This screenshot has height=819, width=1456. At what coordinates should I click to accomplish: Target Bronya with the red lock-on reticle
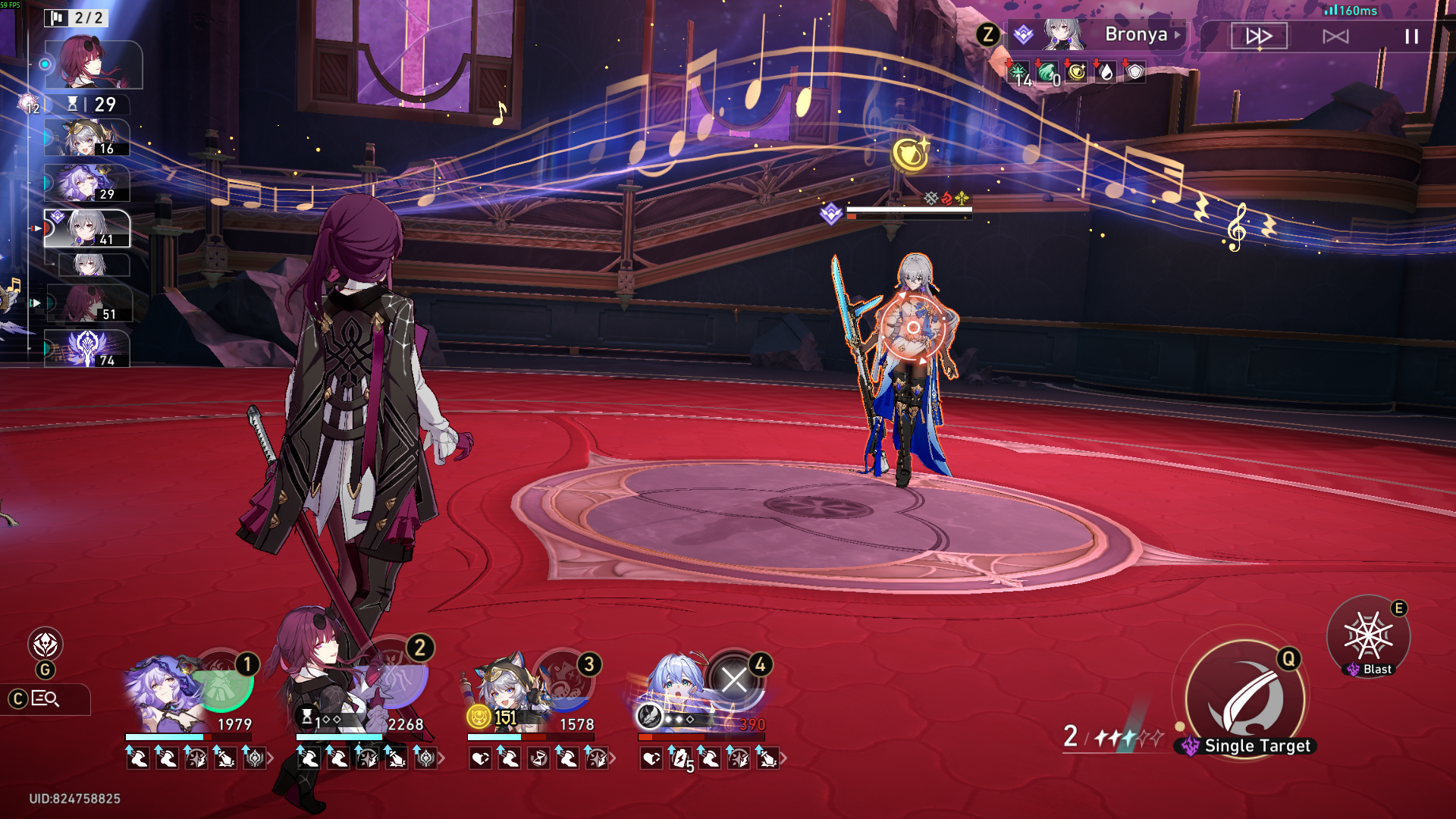[x=913, y=328]
